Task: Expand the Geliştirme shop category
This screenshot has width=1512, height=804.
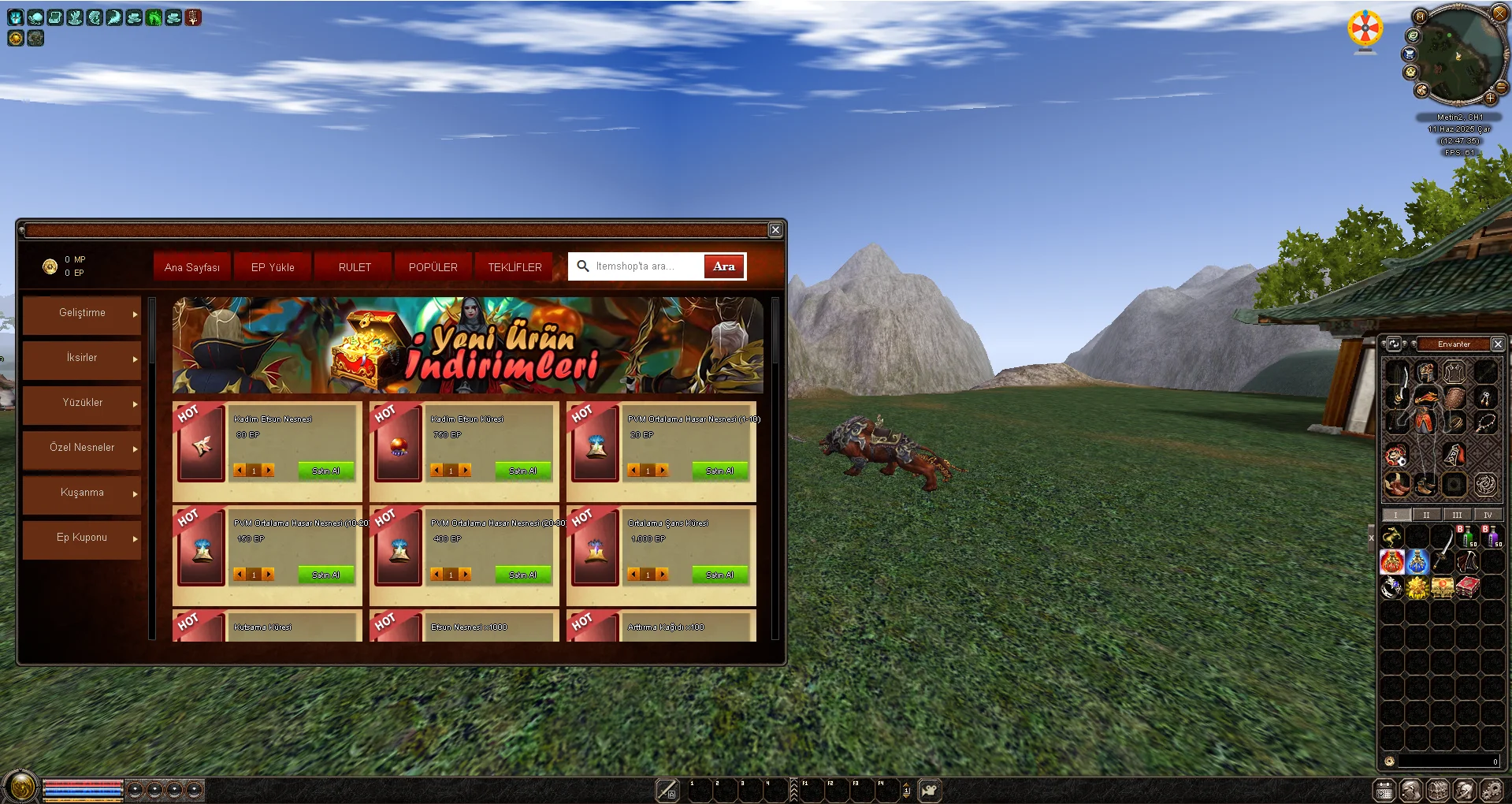Action: point(82,313)
